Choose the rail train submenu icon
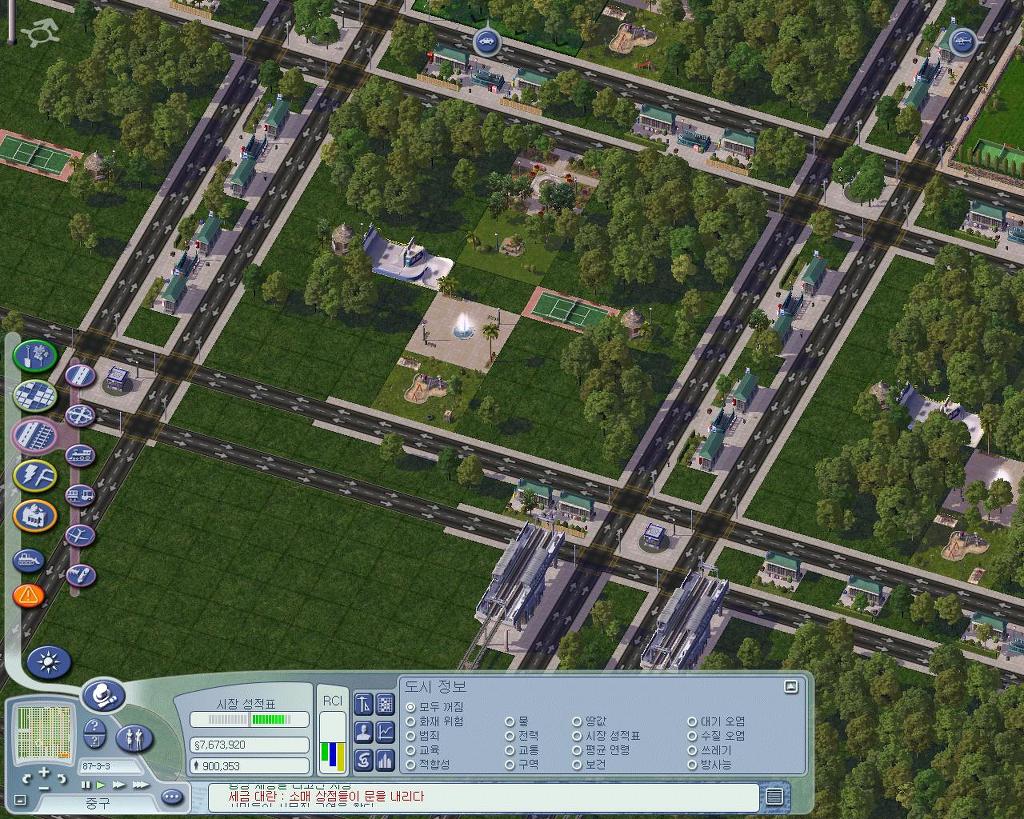 [x=80, y=455]
